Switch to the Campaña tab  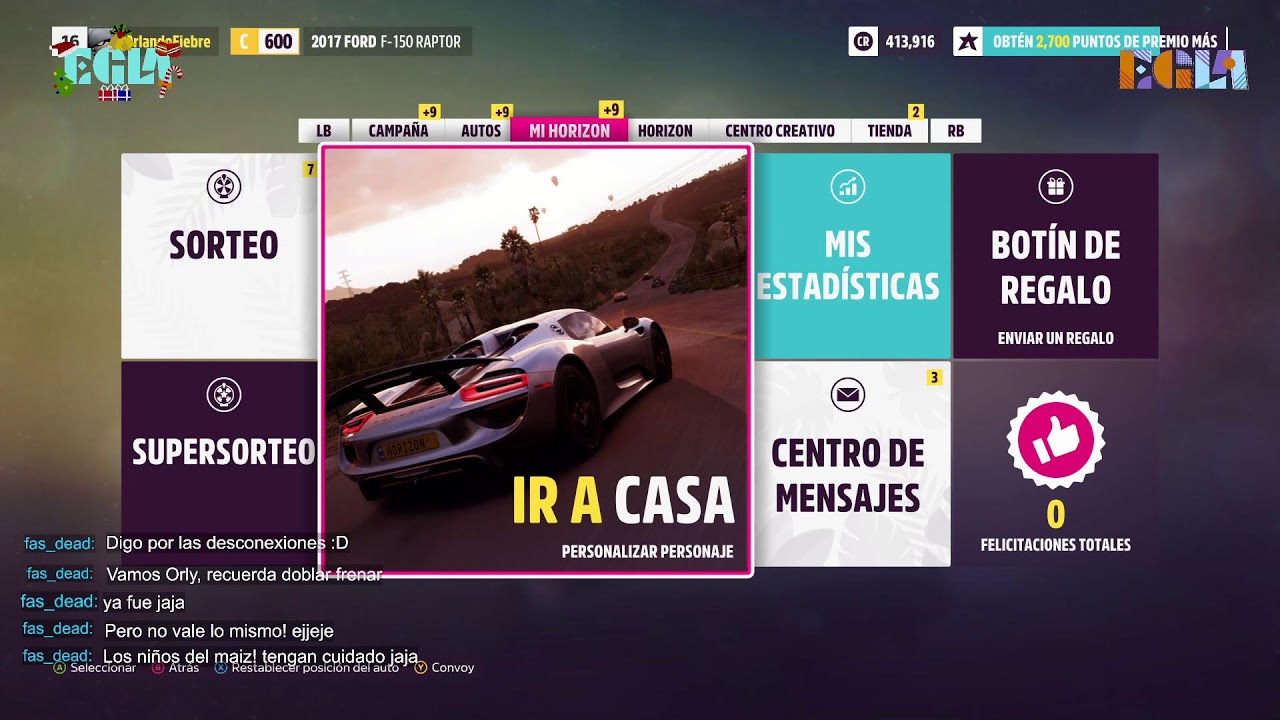point(398,131)
